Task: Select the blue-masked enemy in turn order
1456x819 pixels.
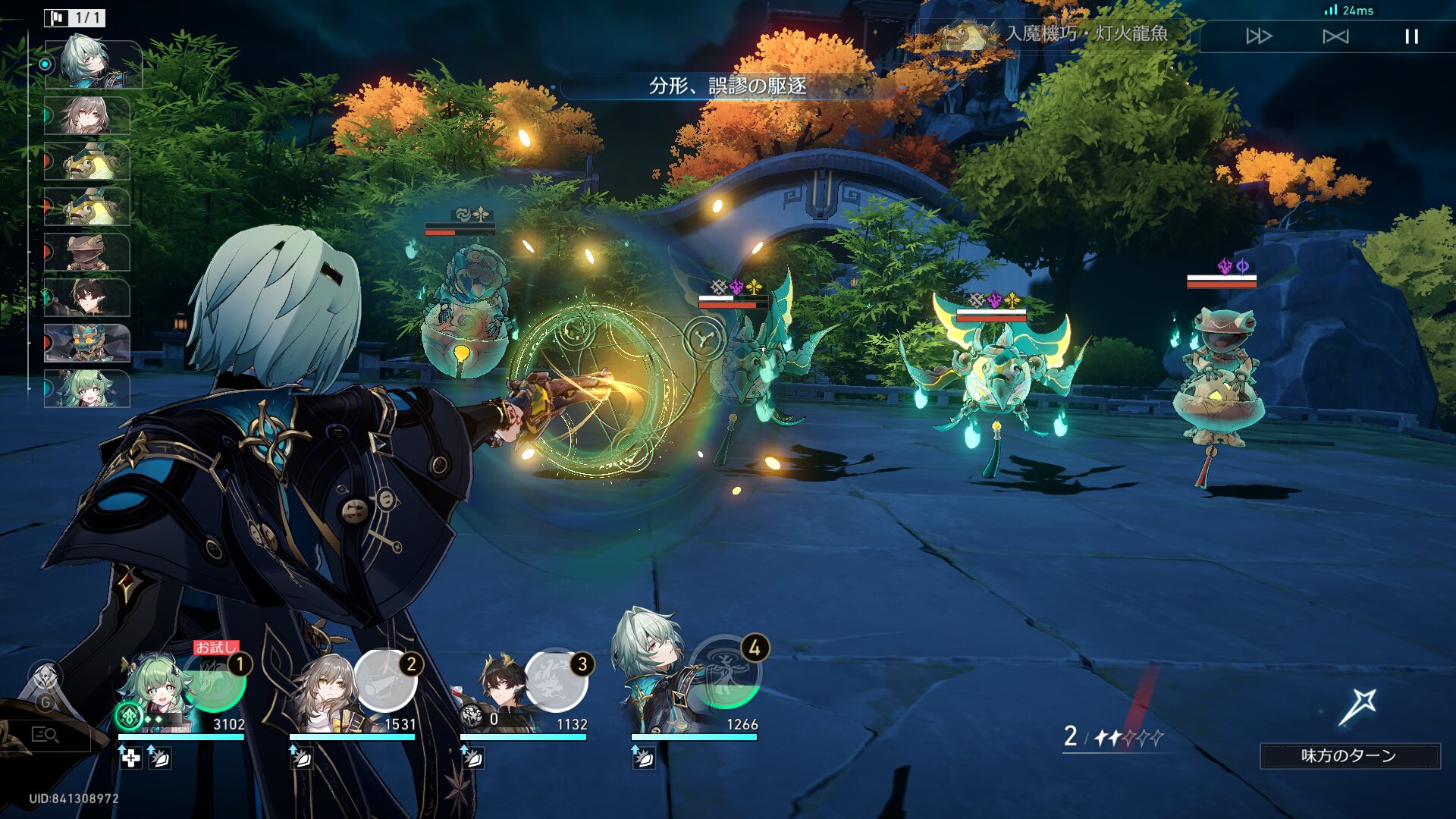Action: pos(87,343)
